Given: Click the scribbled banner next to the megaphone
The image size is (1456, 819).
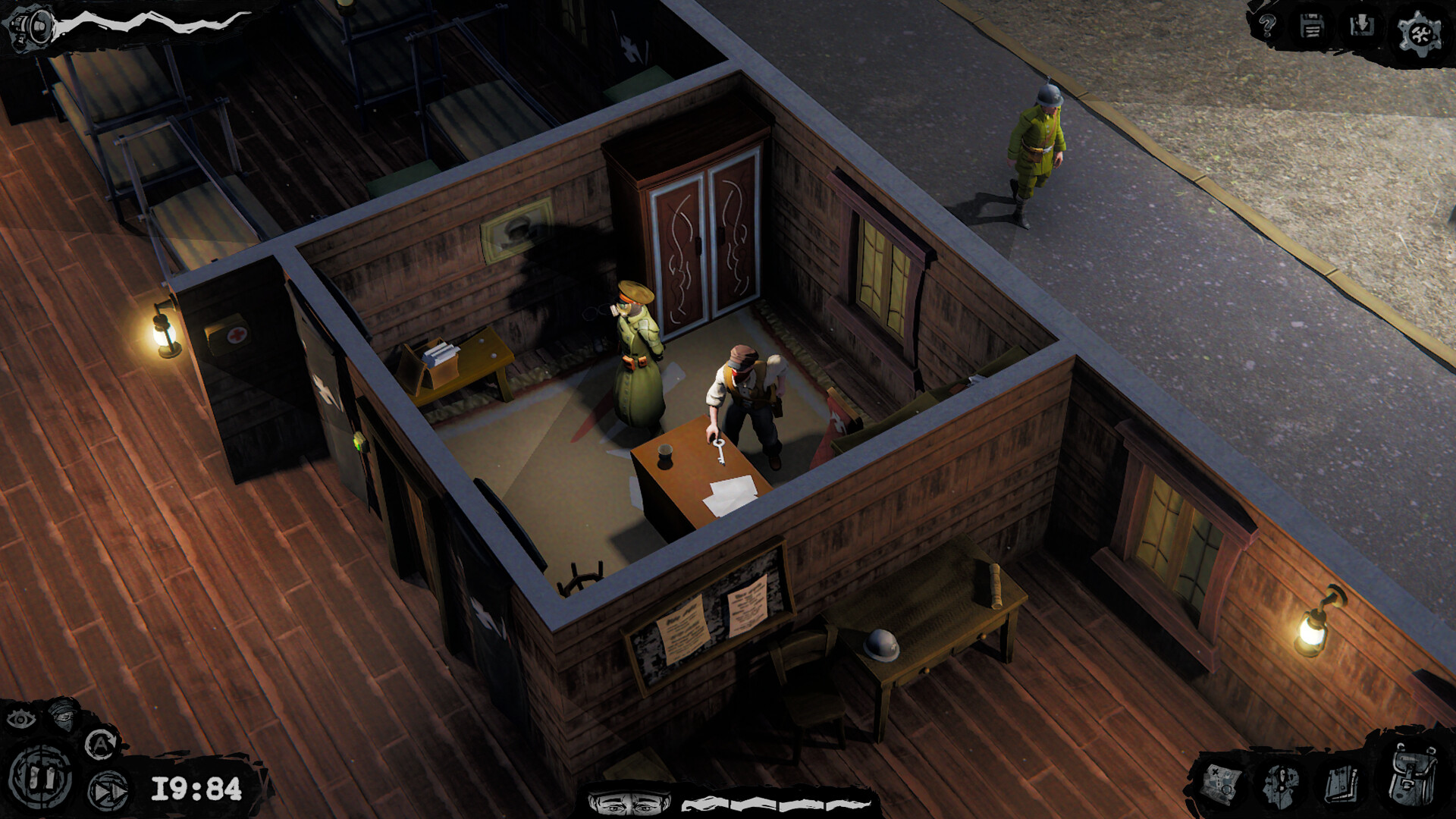Looking at the screenshot, I should [152, 21].
